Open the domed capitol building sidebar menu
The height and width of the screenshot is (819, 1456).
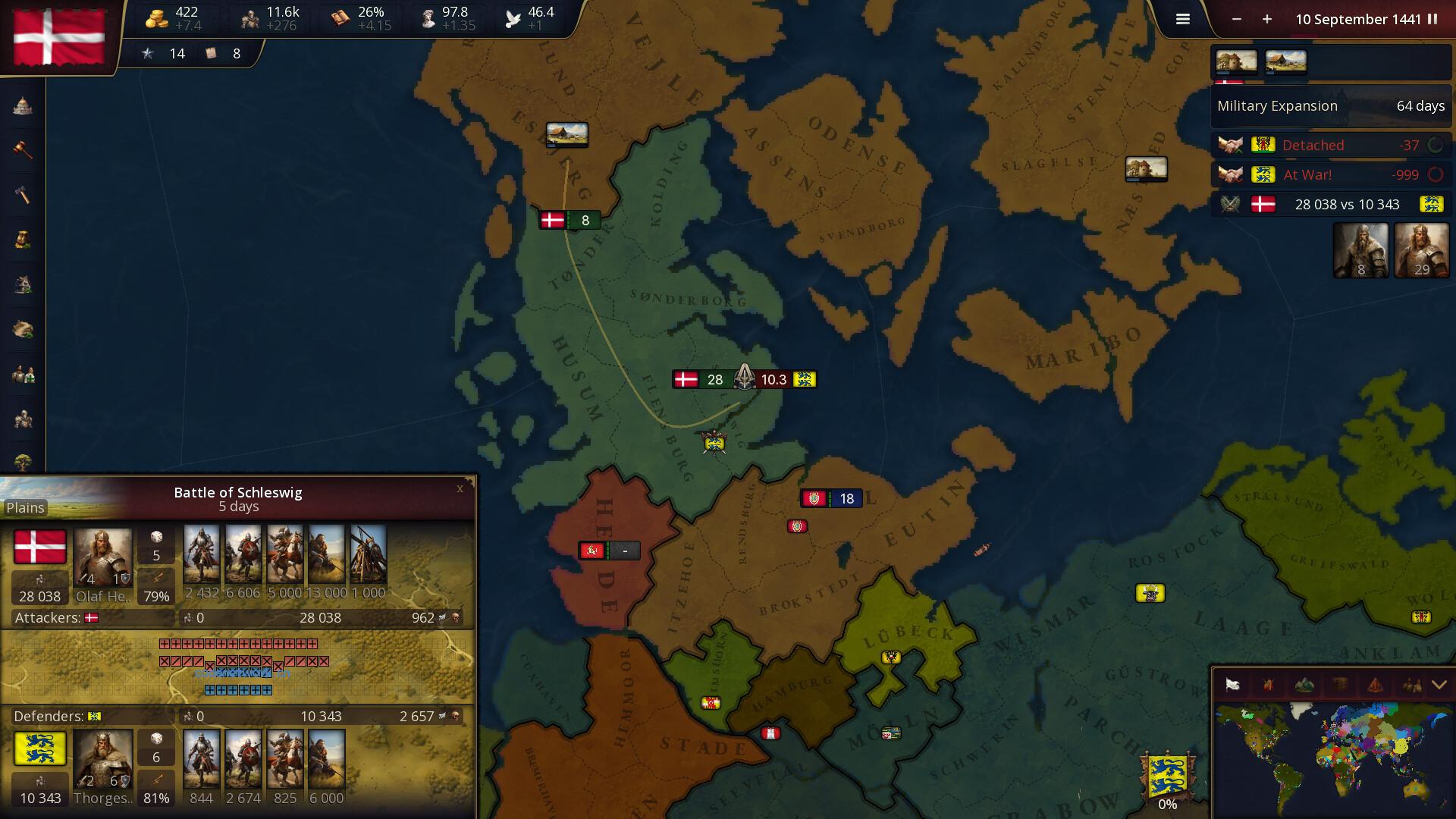tap(23, 106)
